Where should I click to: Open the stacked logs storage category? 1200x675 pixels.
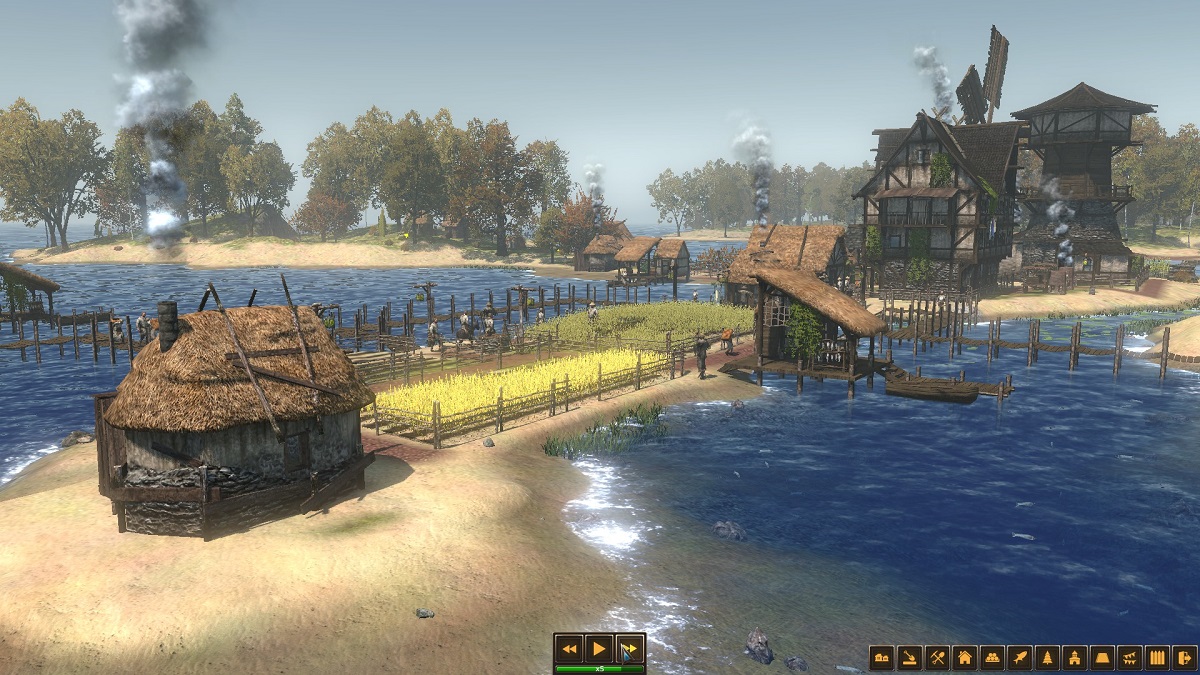click(992, 657)
